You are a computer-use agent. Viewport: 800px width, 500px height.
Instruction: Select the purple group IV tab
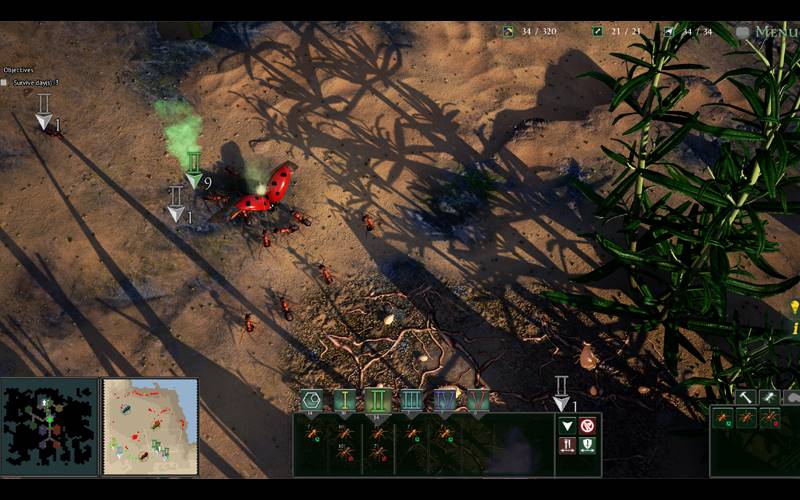pos(445,401)
